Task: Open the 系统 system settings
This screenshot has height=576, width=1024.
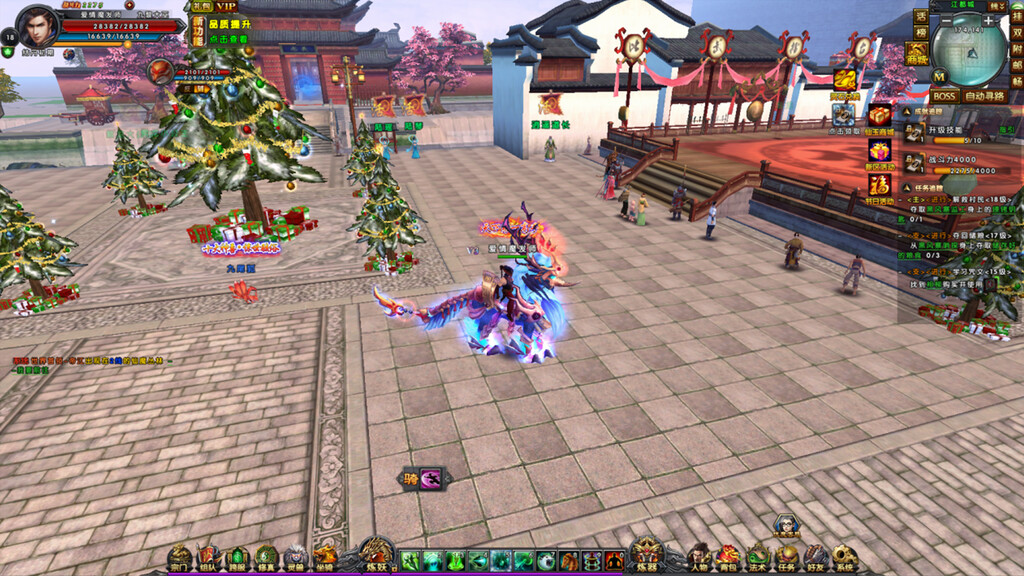Action: tap(844, 557)
